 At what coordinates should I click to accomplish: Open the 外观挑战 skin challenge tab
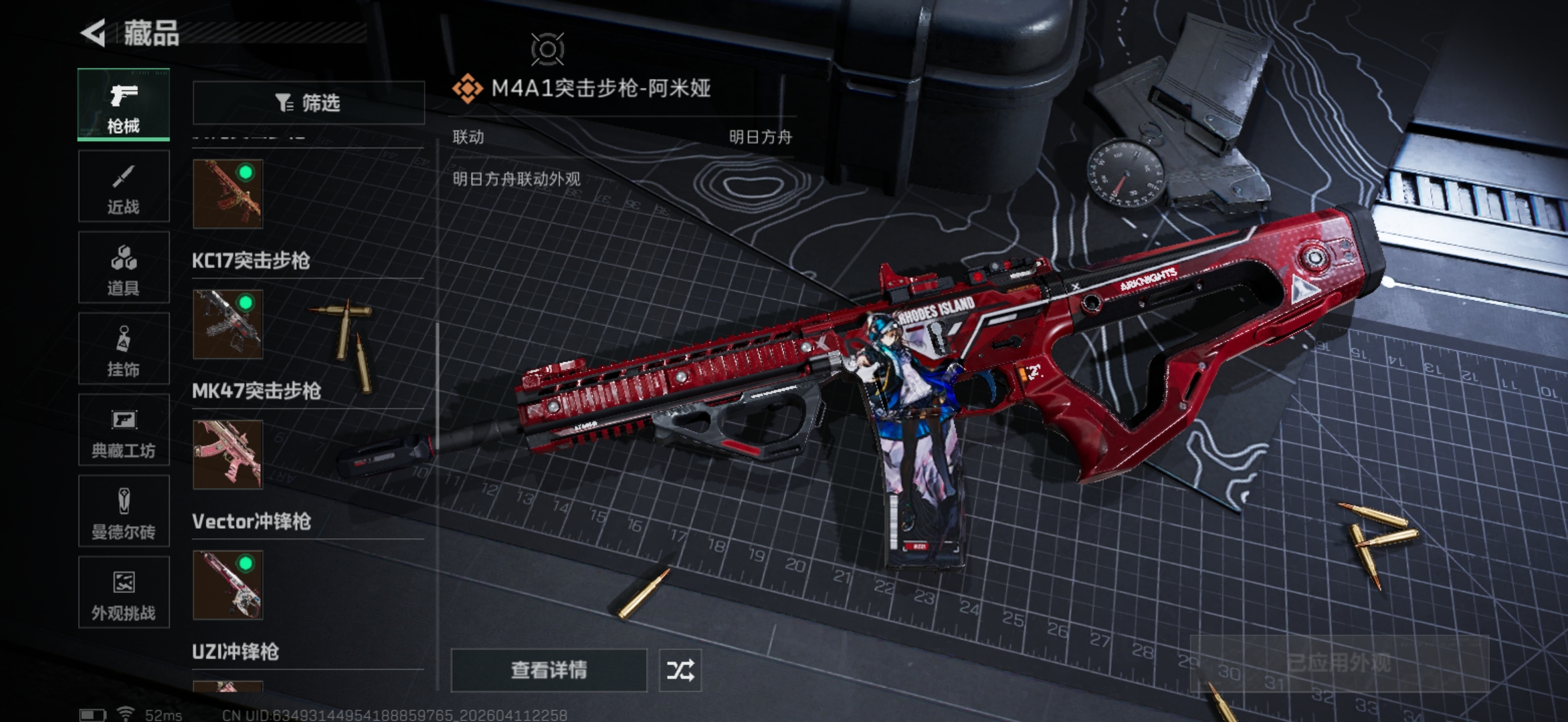pyautogui.click(x=124, y=593)
